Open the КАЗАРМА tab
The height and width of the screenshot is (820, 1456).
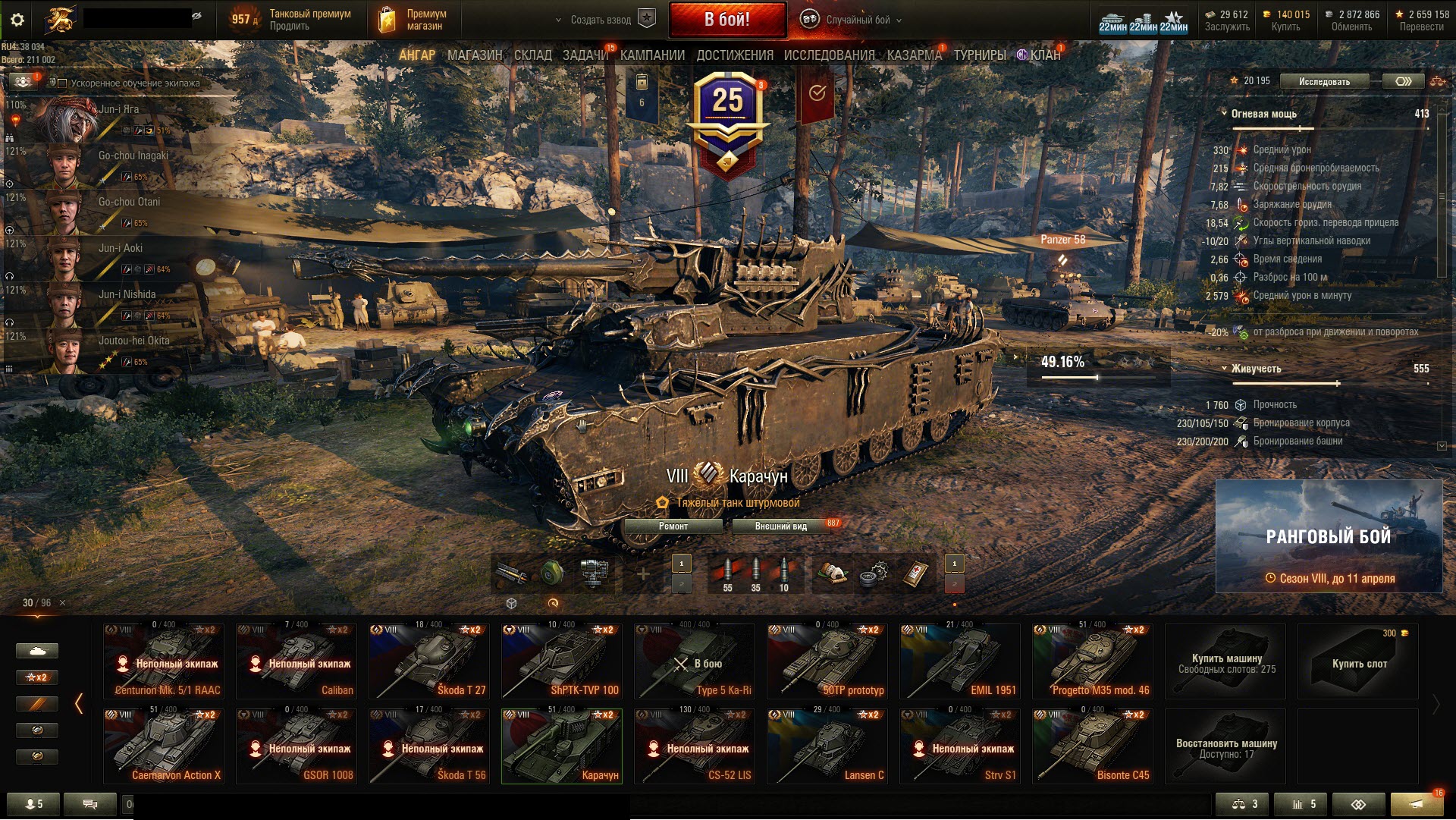914,55
